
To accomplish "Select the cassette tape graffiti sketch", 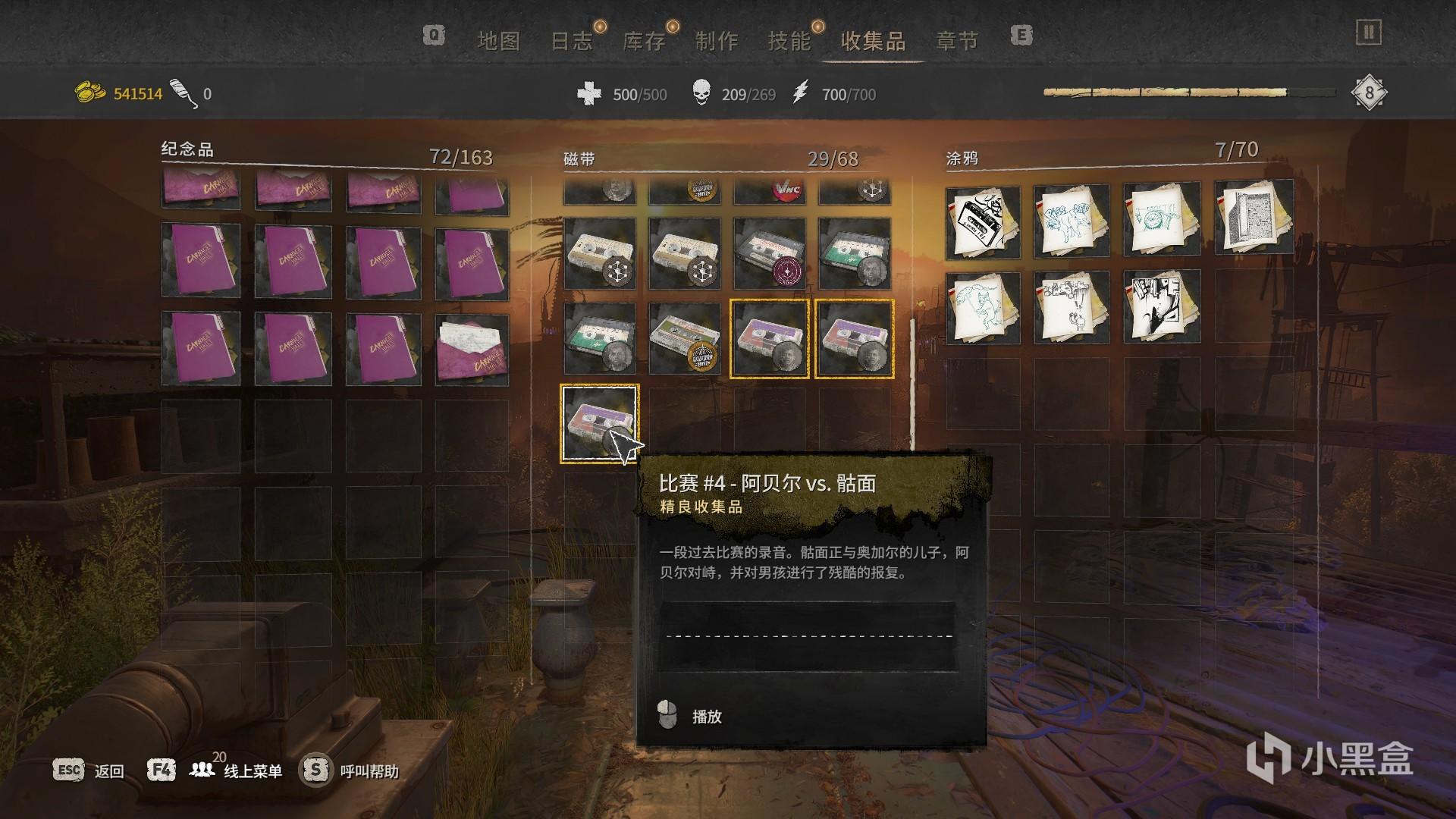I will click(x=983, y=221).
